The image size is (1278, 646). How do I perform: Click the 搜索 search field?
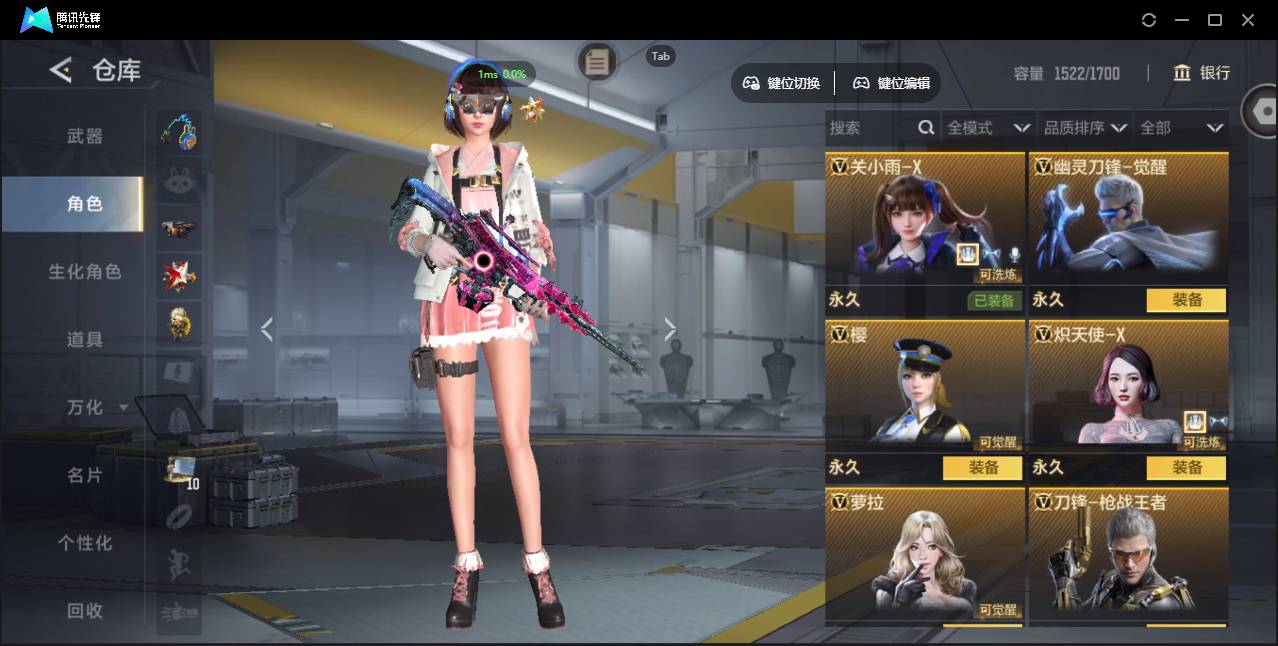tap(870, 128)
